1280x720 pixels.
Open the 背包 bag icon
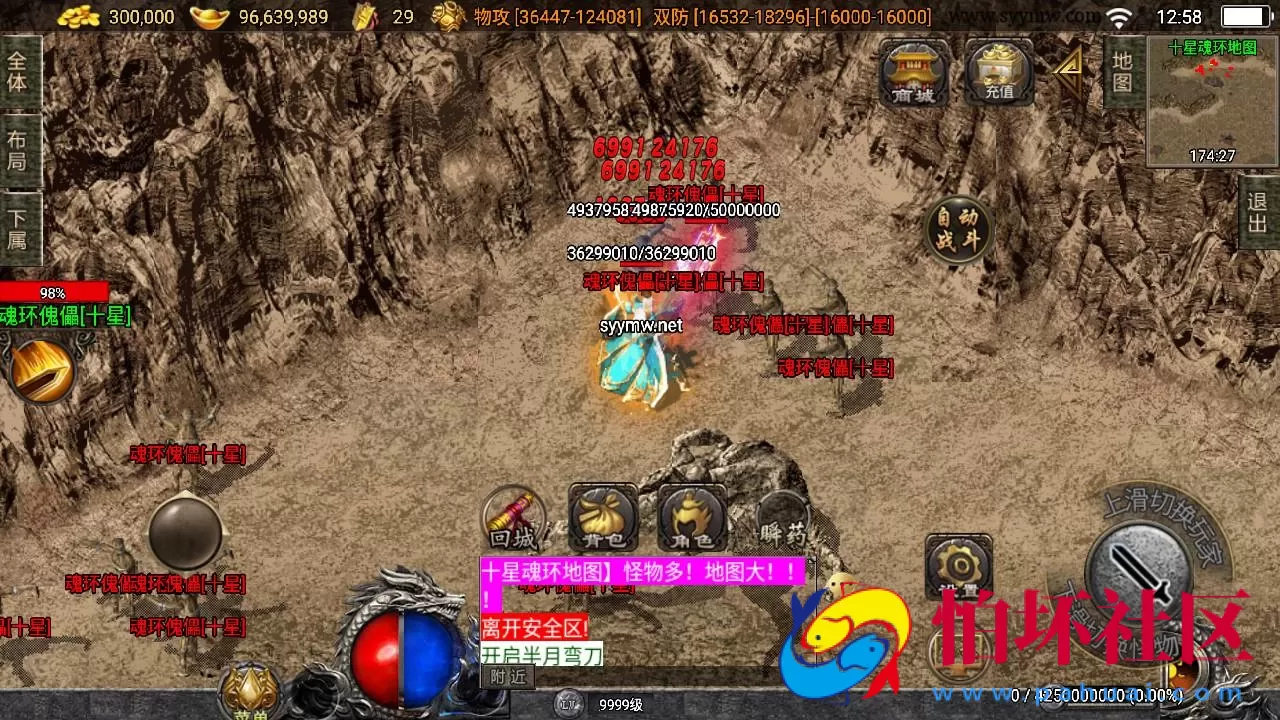point(602,518)
